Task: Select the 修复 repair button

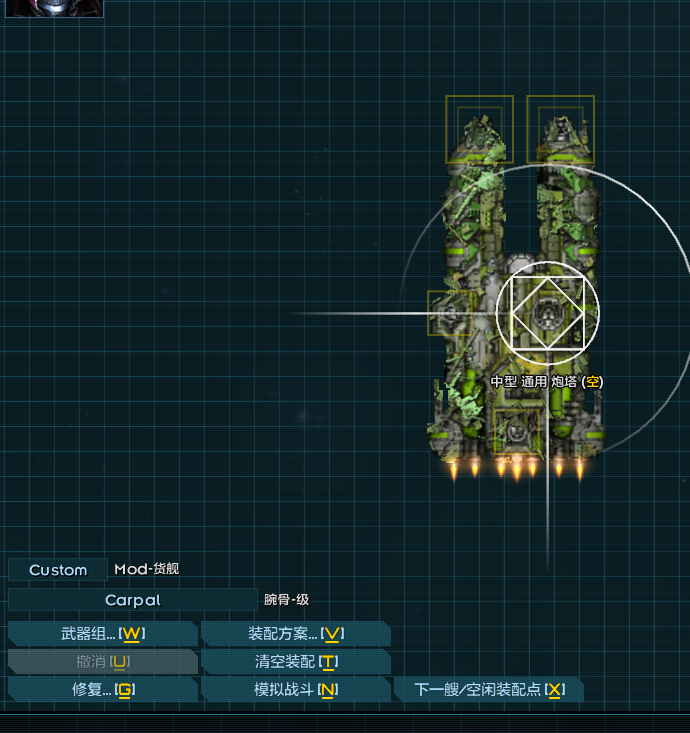Action: 103,690
